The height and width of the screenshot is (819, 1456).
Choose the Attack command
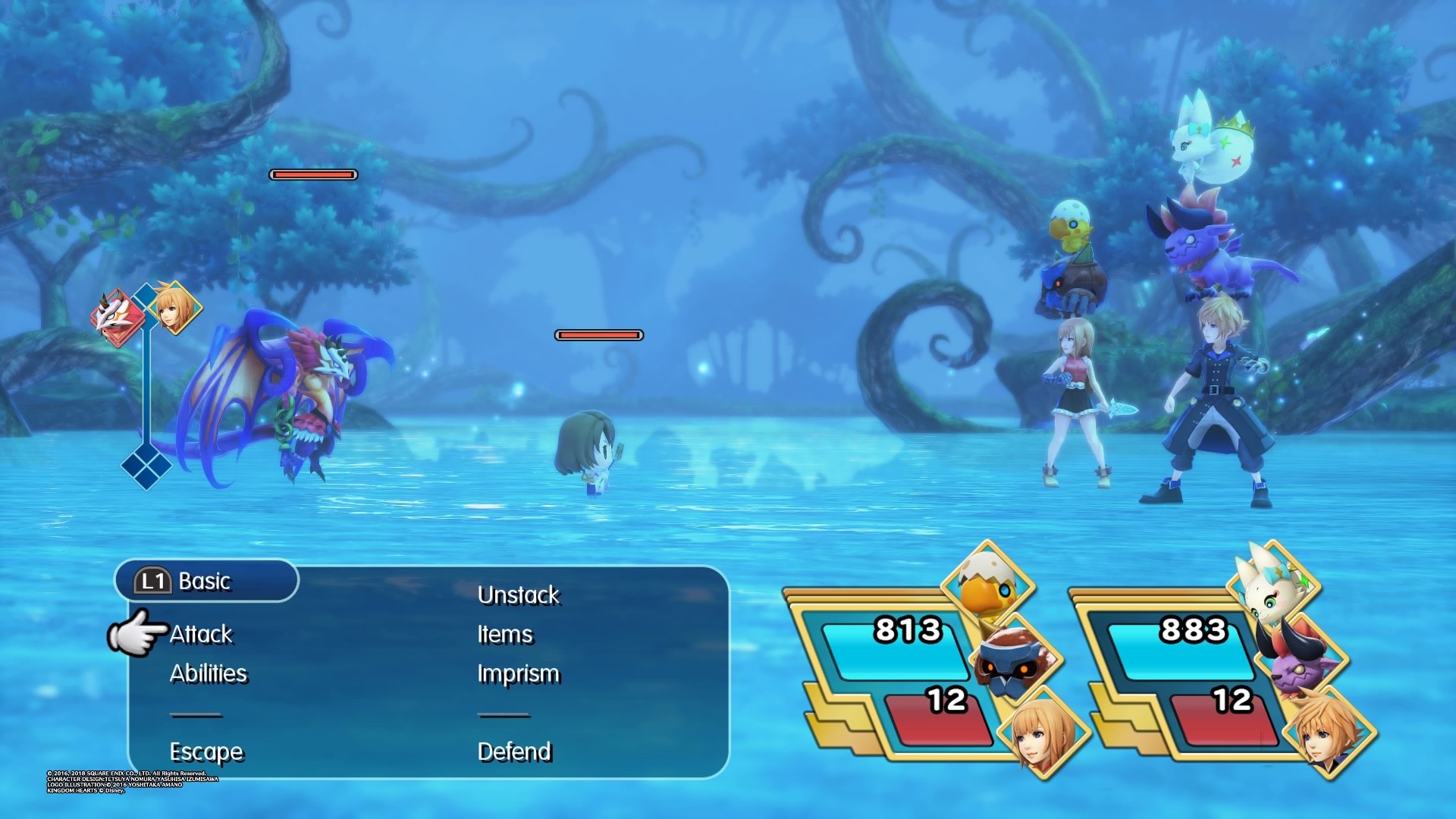click(x=202, y=635)
